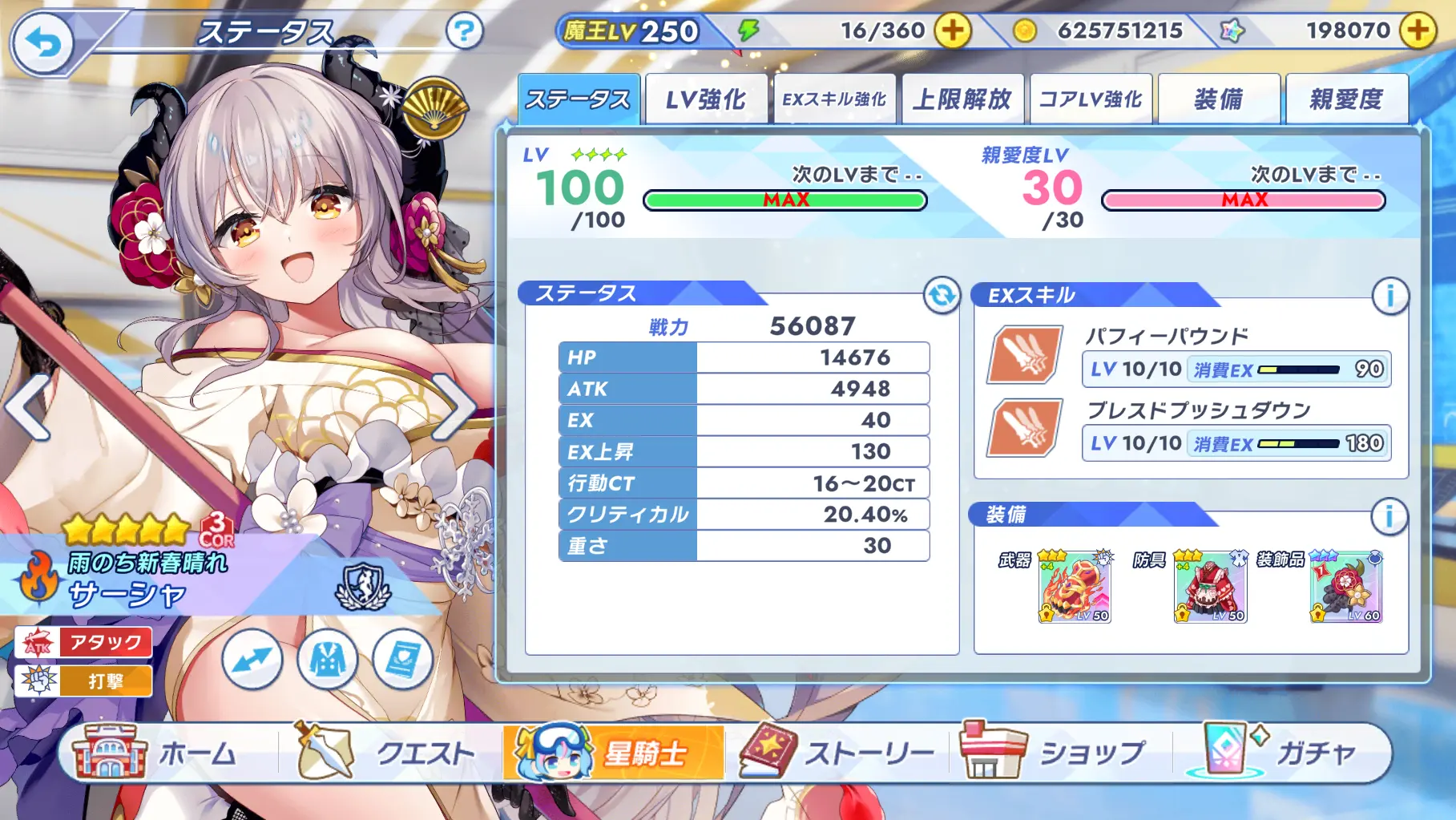Go back with the return arrow button
Screen dimensions: 1456x820
point(42,43)
